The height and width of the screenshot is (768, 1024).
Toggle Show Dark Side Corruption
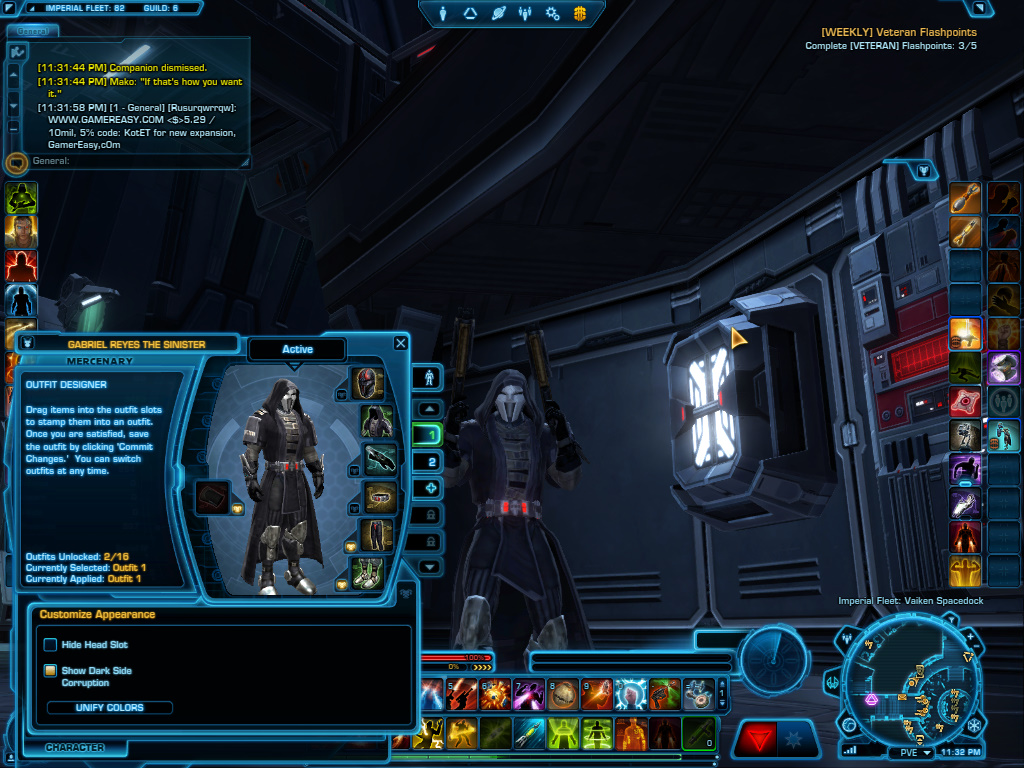tap(50, 671)
